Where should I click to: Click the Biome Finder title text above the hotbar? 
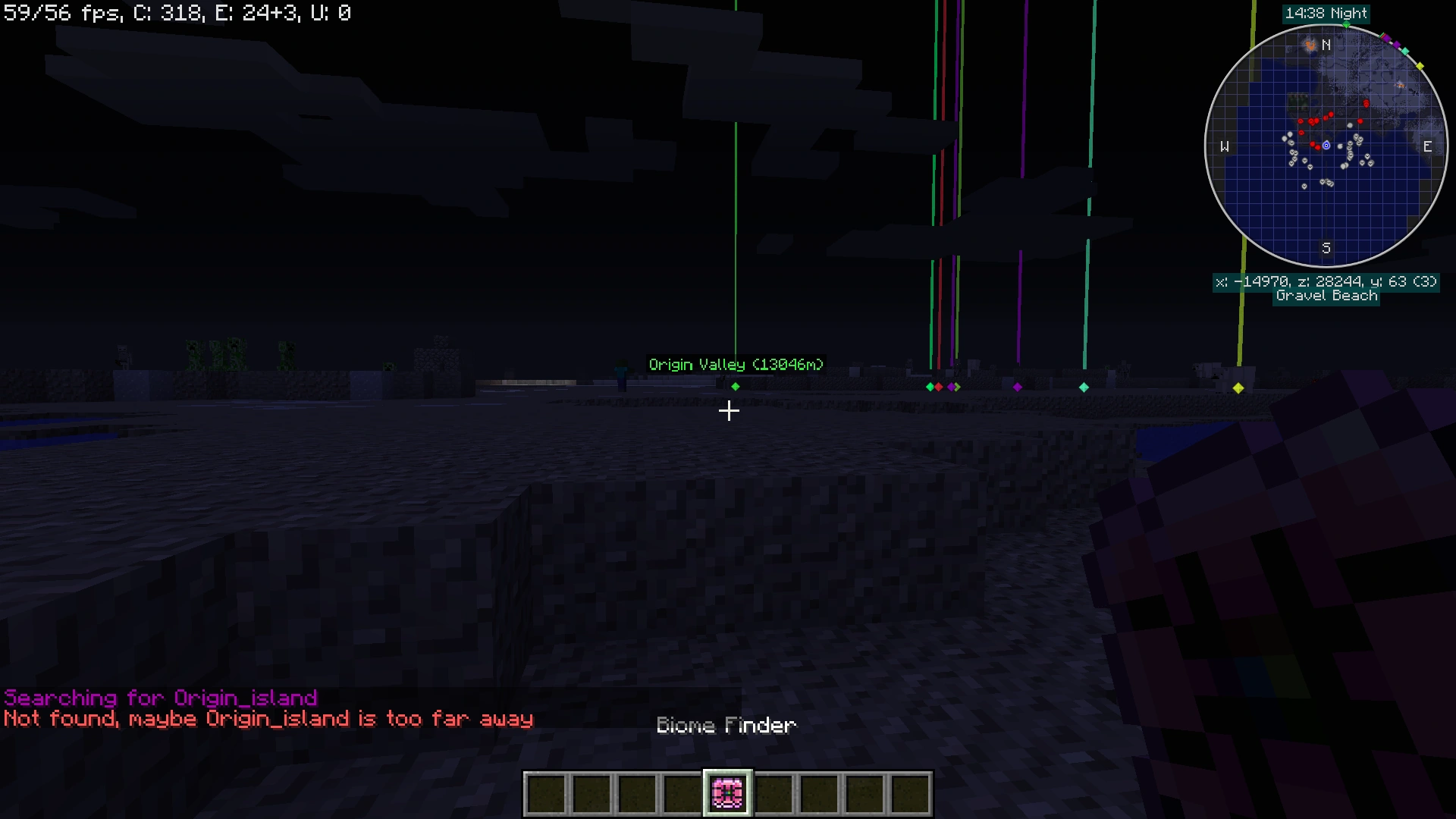click(726, 725)
